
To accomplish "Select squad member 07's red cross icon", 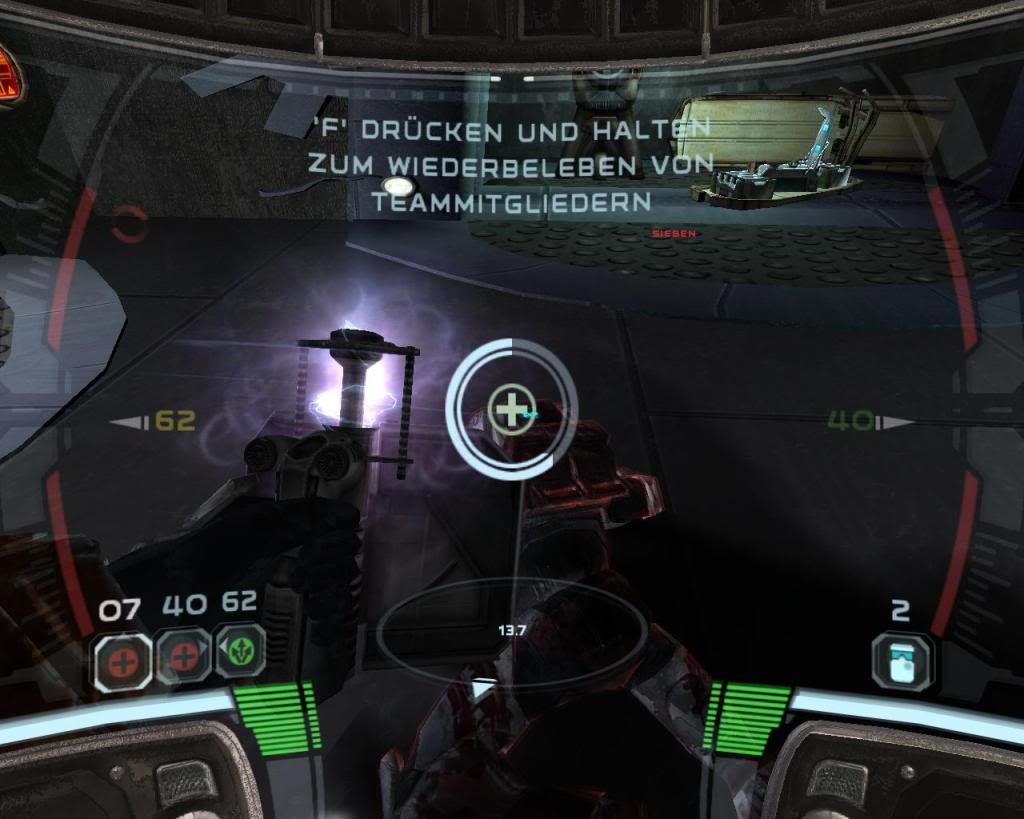I will (123, 660).
